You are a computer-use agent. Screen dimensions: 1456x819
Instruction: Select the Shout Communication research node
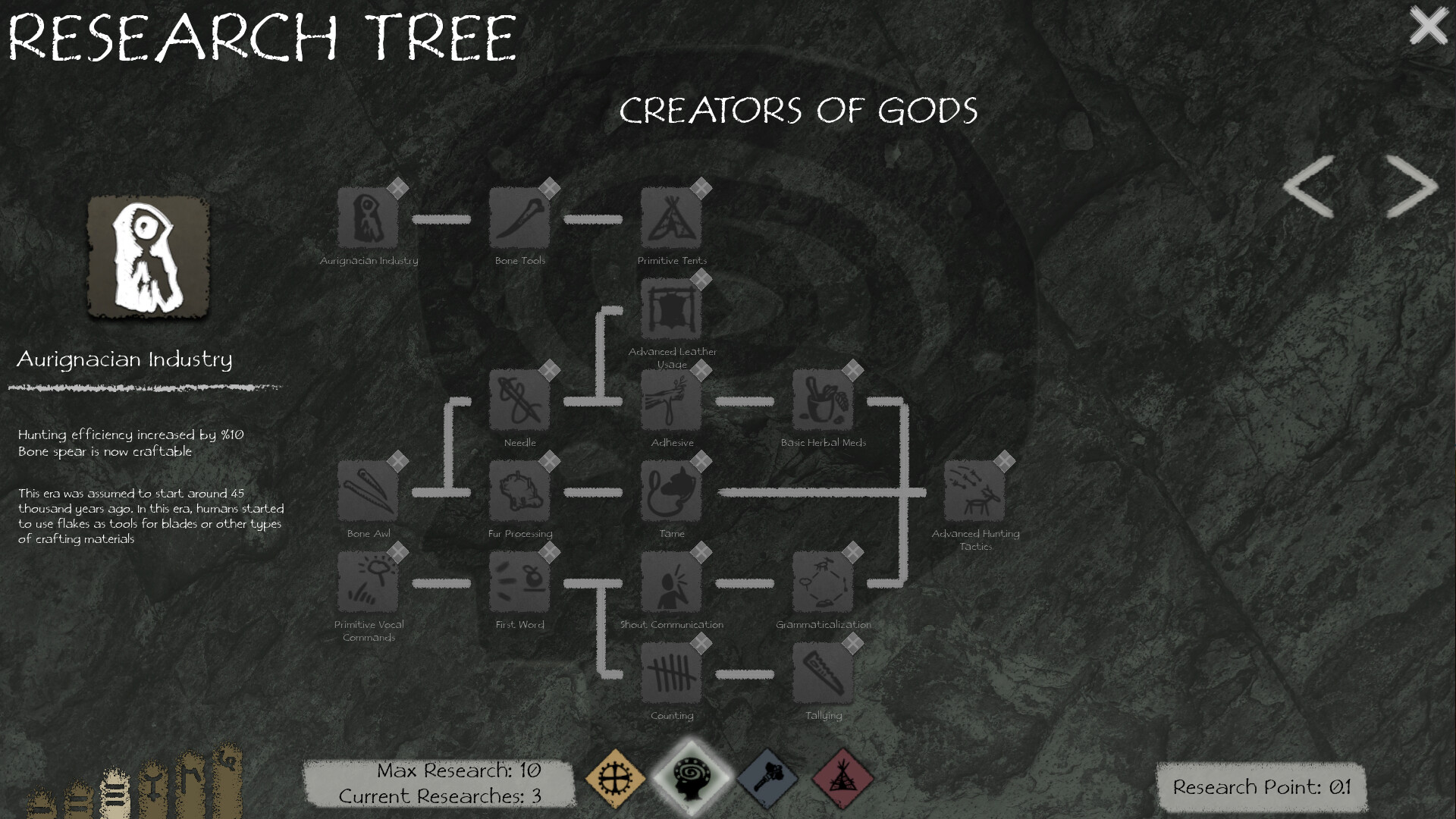(670, 582)
